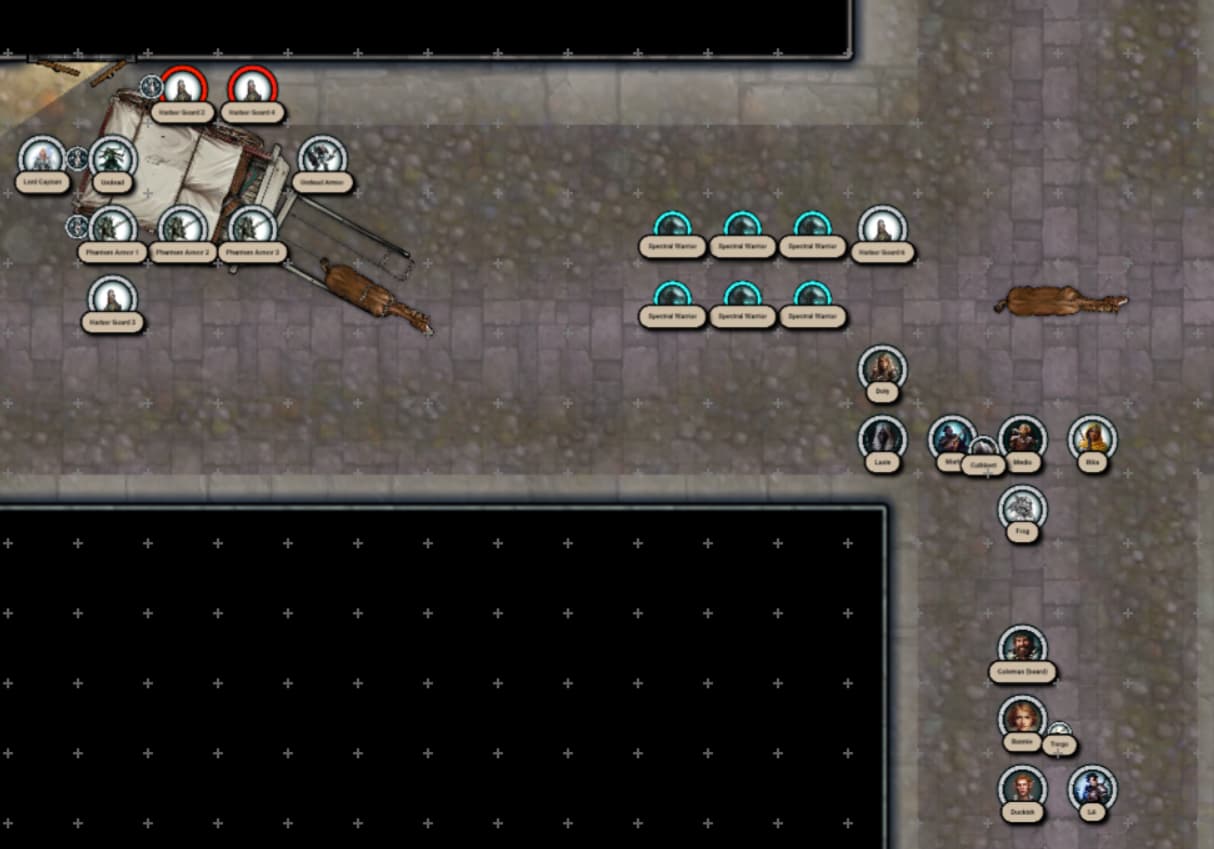Image resolution: width=1214 pixels, height=849 pixels.
Task: Choose the Bonnie character token
Action: [1020, 718]
